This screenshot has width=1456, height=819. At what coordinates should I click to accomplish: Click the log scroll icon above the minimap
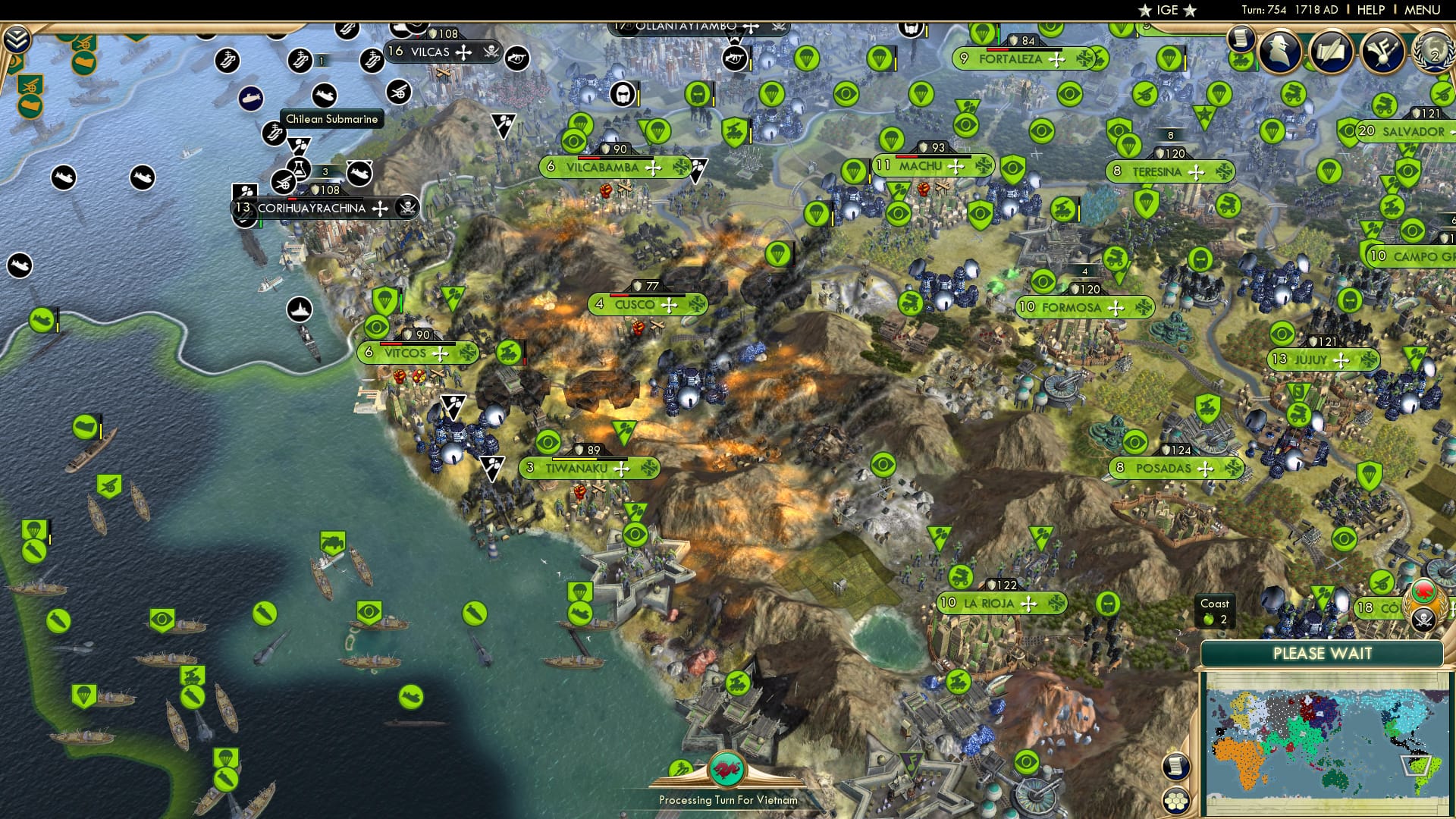(1176, 767)
